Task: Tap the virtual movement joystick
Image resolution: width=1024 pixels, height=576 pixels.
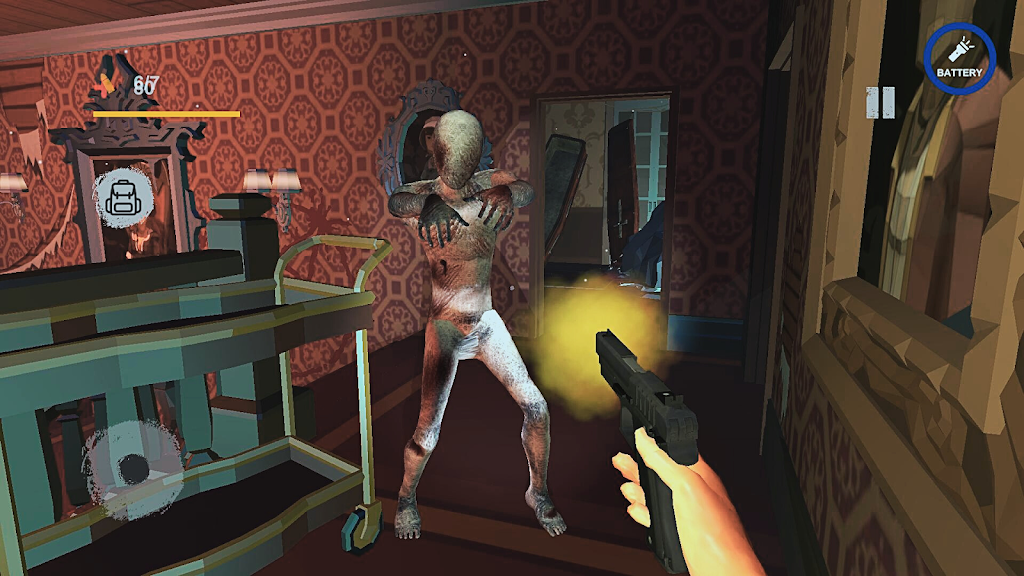Action: coord(132,468)
